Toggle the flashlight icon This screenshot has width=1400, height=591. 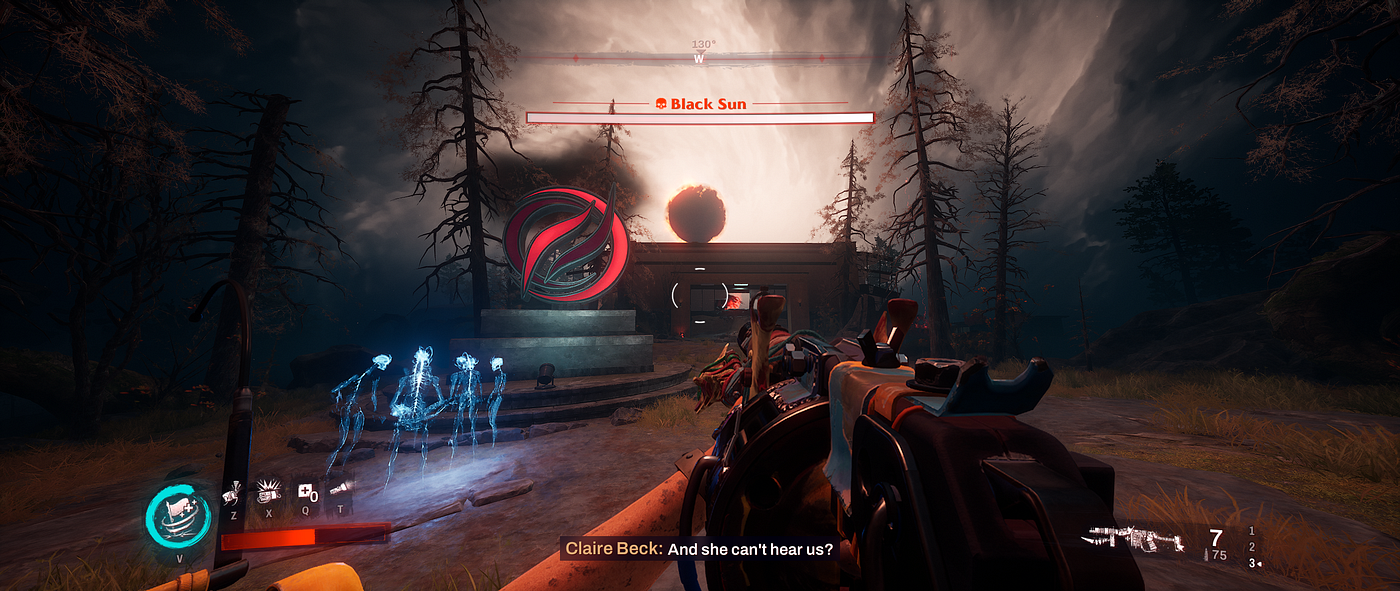coord(340,491)
